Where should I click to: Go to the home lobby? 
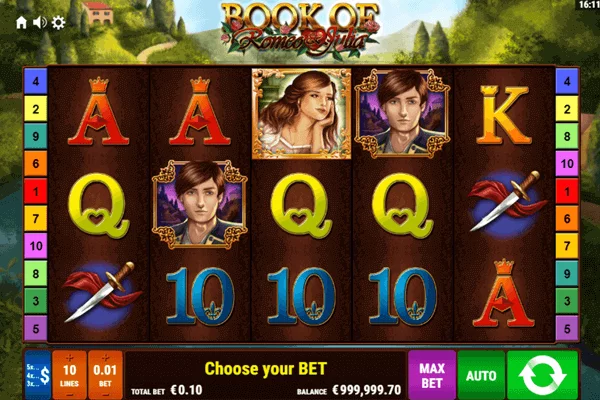[x=22, y=21]
